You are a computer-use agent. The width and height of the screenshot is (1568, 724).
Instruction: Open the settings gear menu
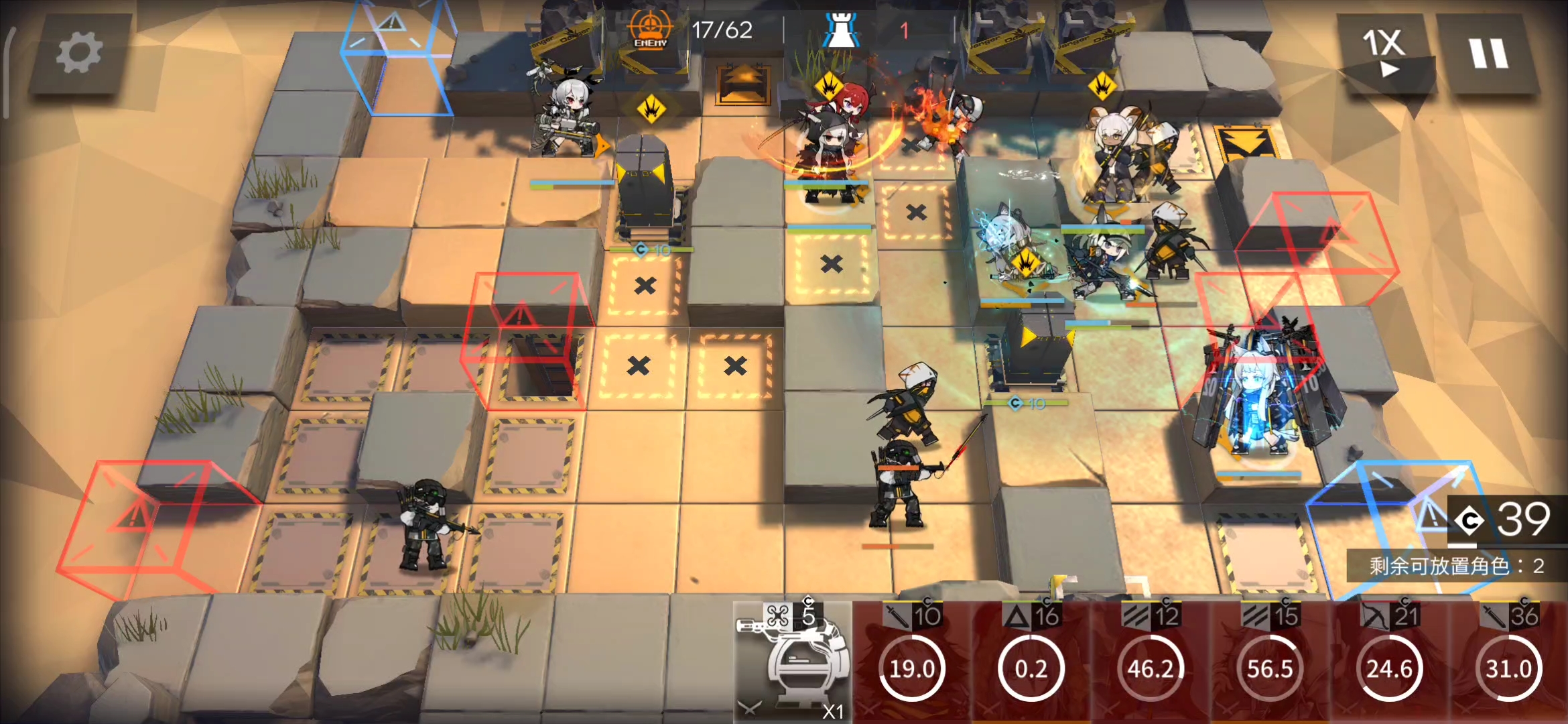(79, 54)
